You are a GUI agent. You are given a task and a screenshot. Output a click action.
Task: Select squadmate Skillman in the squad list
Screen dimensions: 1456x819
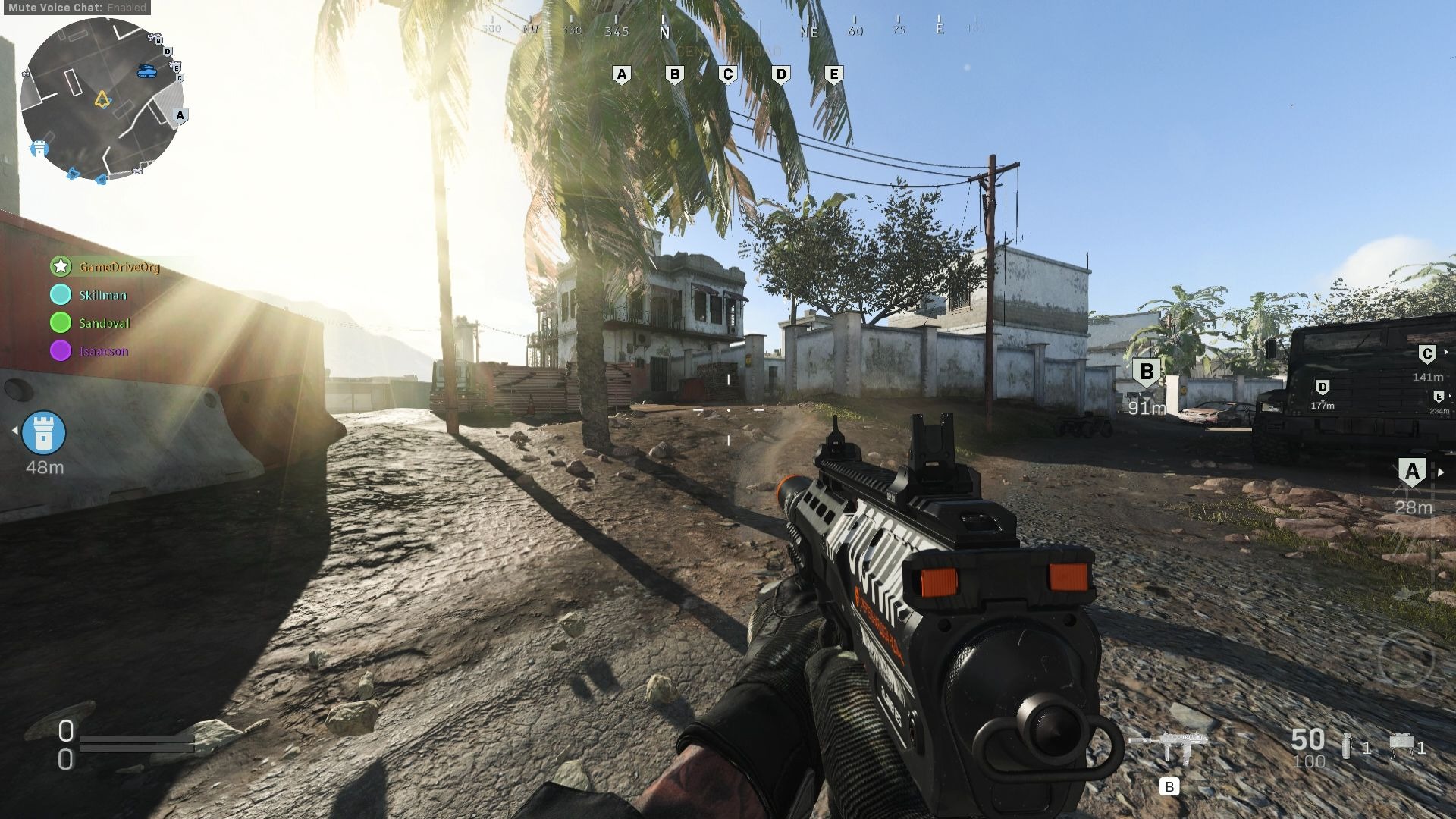[x=102, y=295]
